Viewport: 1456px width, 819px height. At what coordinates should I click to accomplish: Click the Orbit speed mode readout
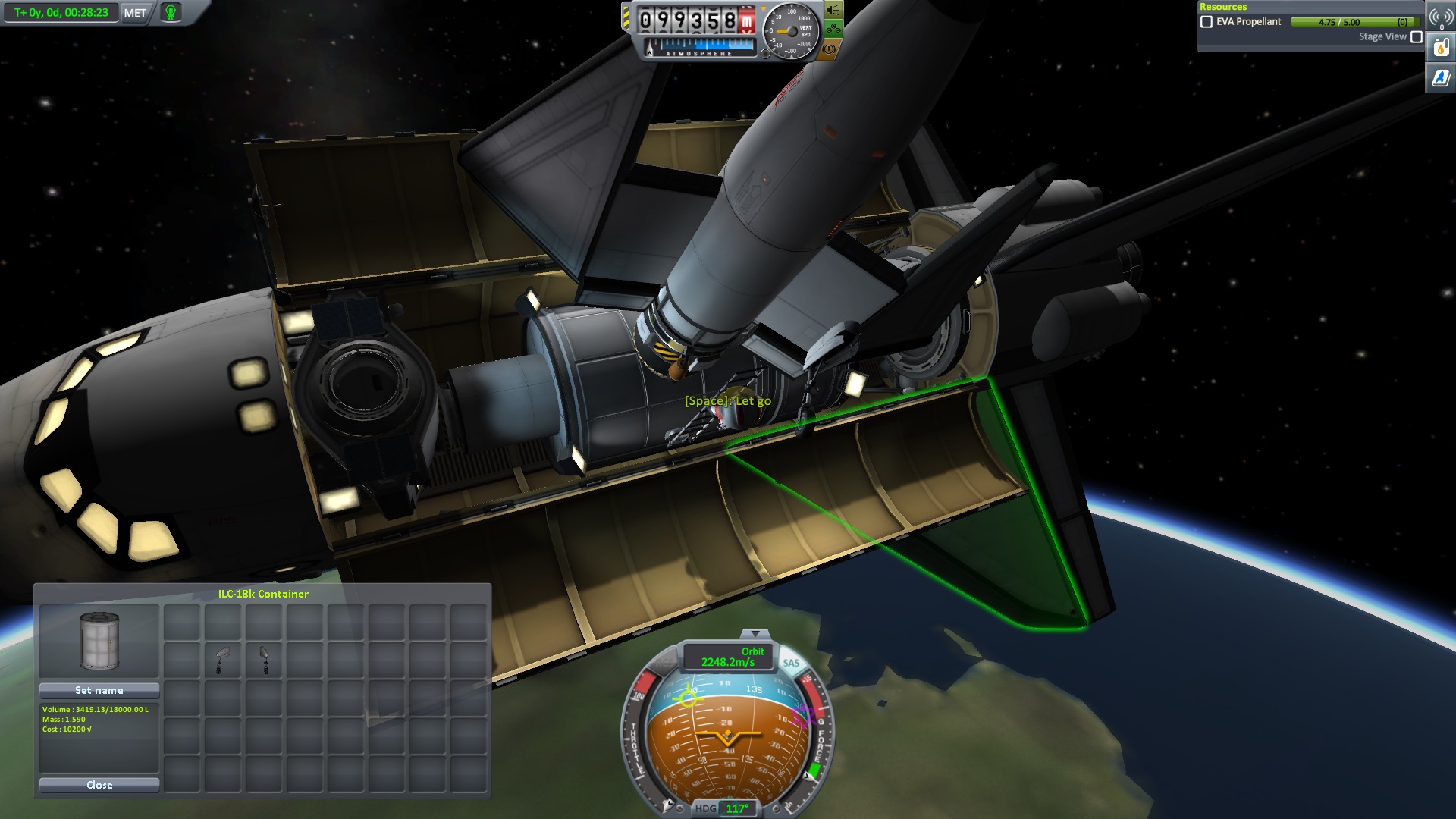728,657
